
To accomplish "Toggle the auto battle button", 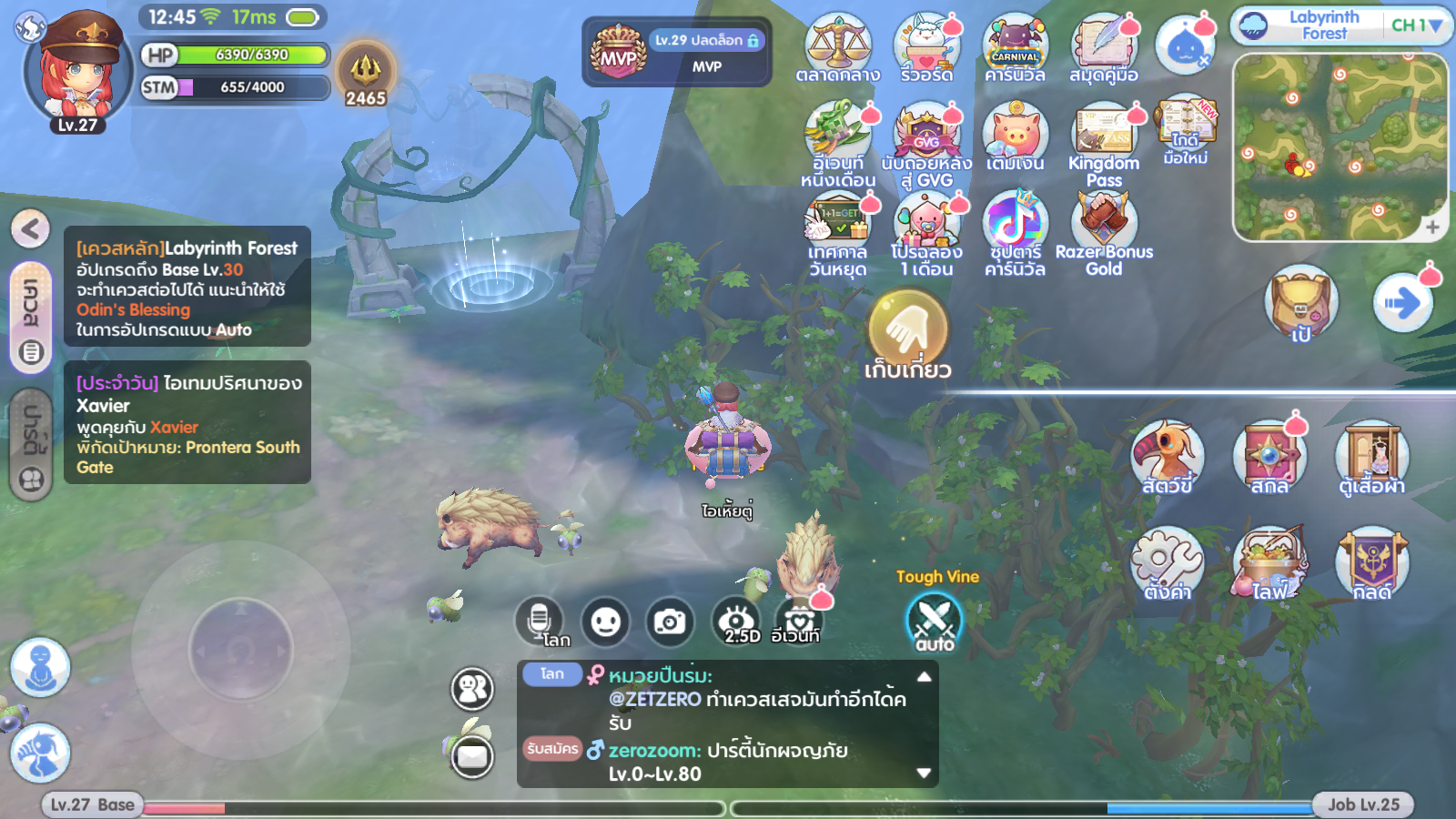I will 935,623.
